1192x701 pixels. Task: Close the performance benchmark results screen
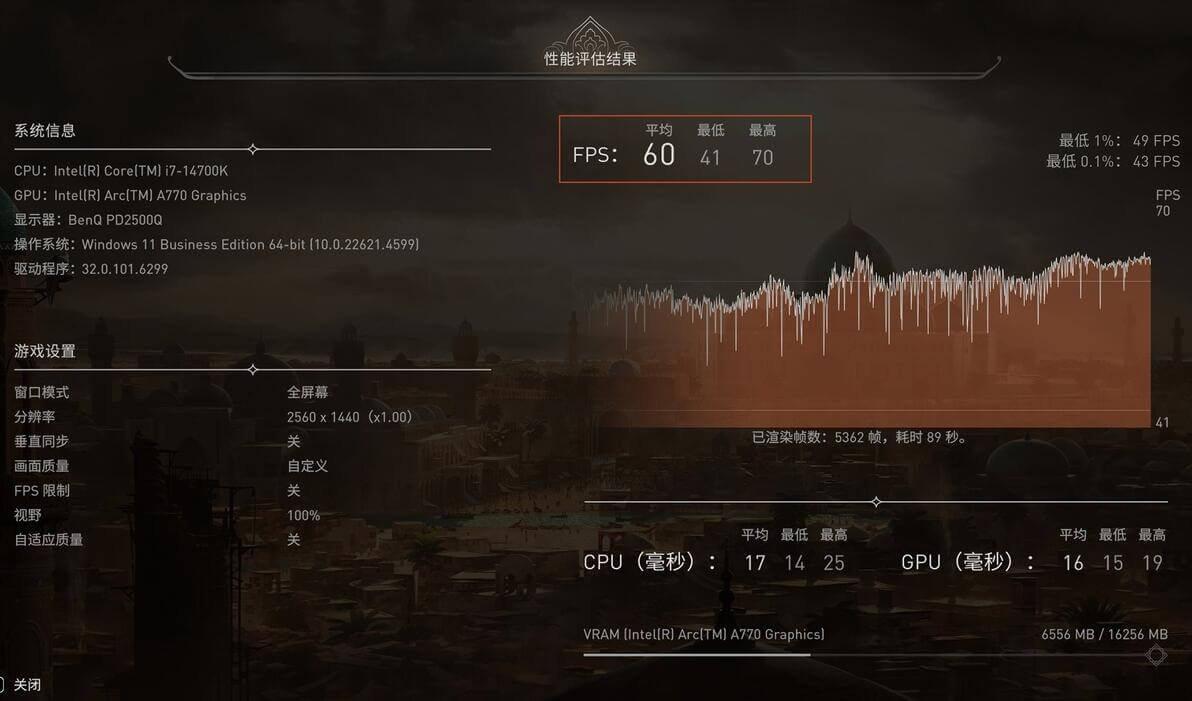pyautogui.click(x=27, y=685)
